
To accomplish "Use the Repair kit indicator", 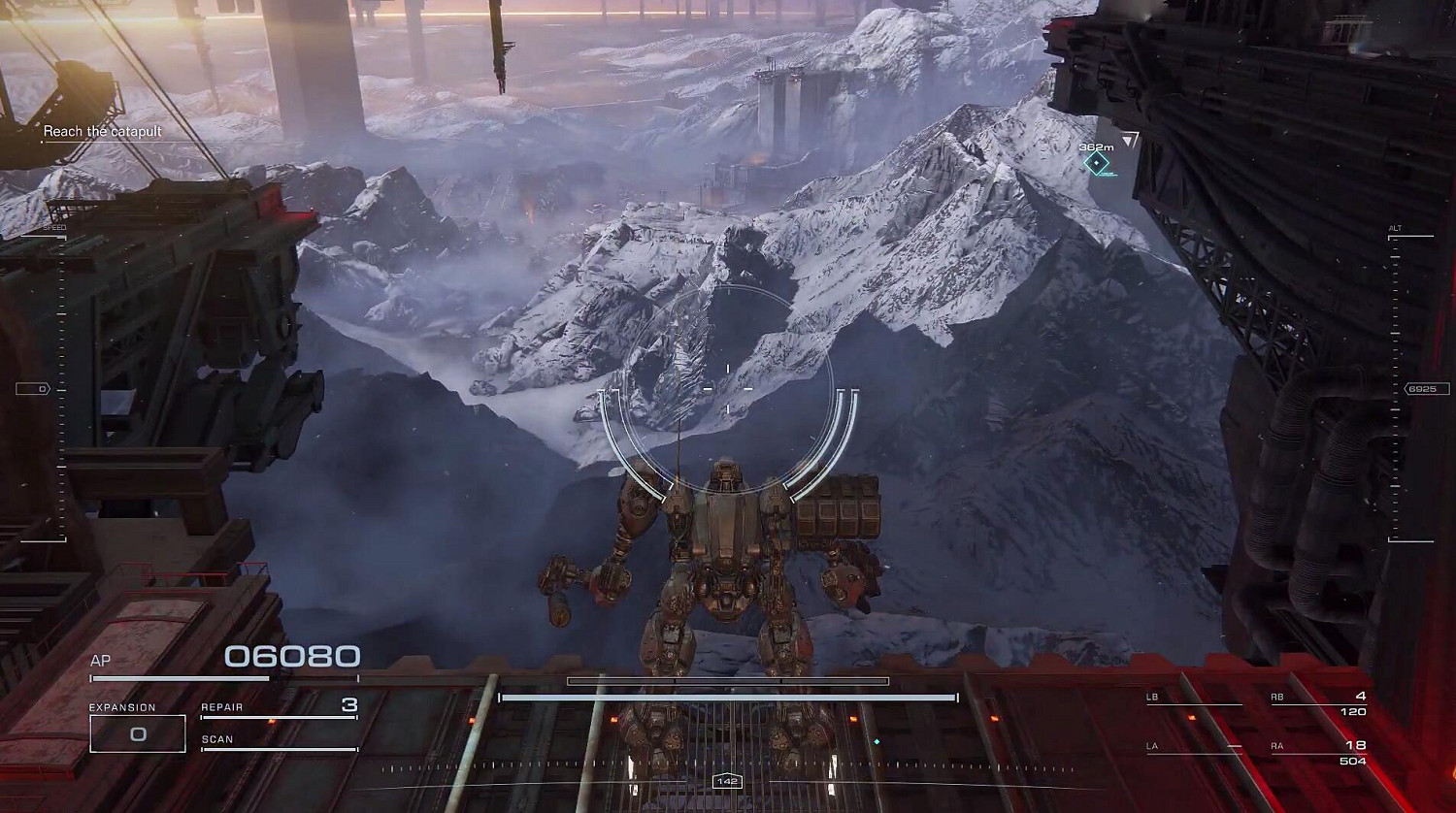I will [x=279, y=707].
